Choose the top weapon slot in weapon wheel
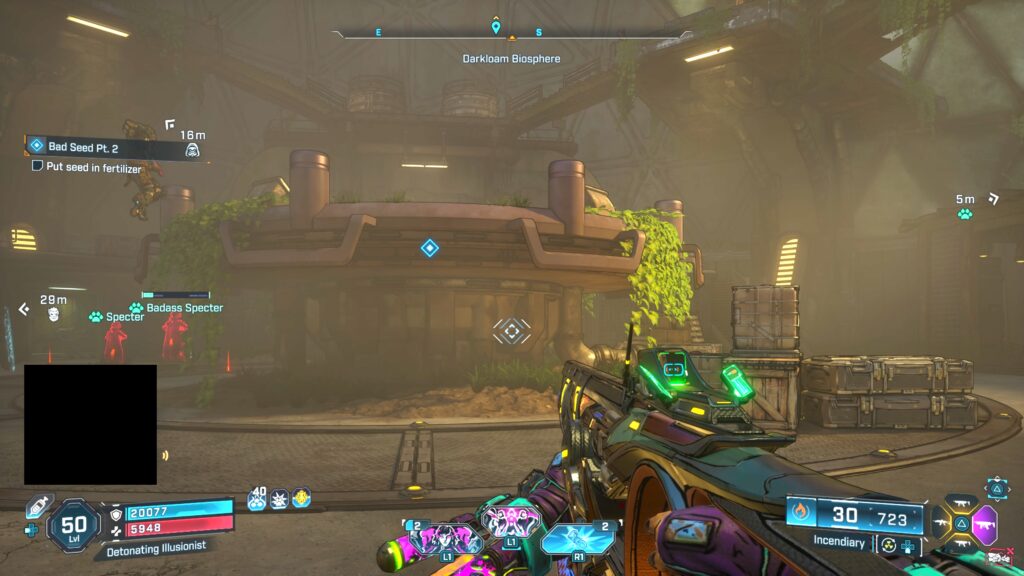Viewport: 1024px width, 576px height. (x=961, y=503)
